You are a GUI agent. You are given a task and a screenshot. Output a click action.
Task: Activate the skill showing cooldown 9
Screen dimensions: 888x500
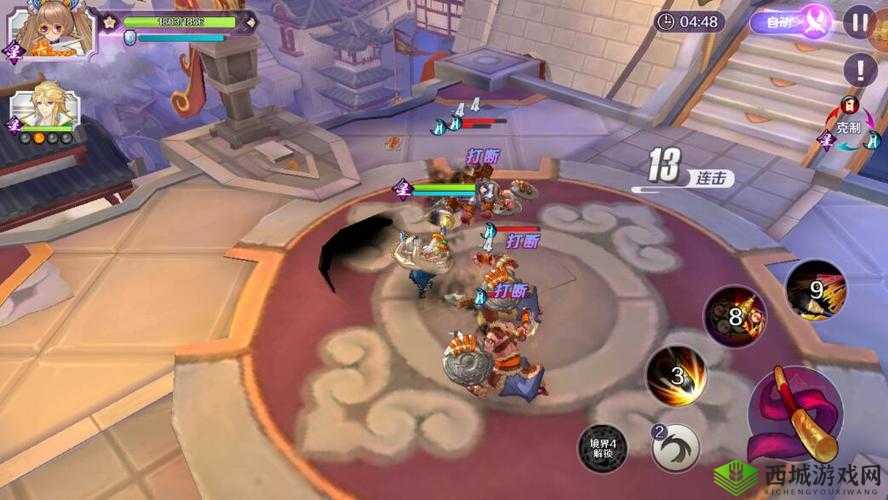(x=816, y=291)
